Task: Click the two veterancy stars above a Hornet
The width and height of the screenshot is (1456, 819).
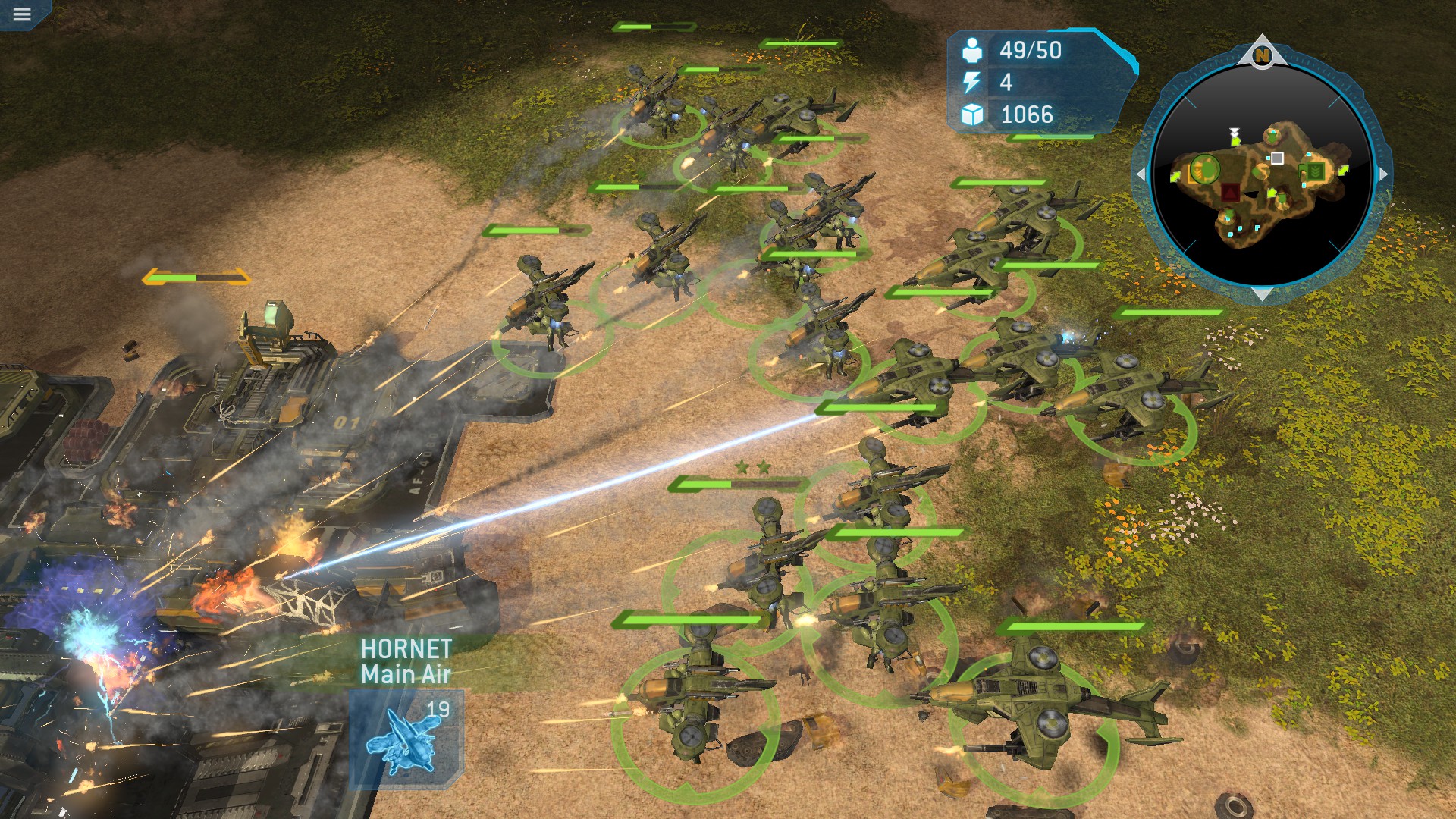Action: 752,466
